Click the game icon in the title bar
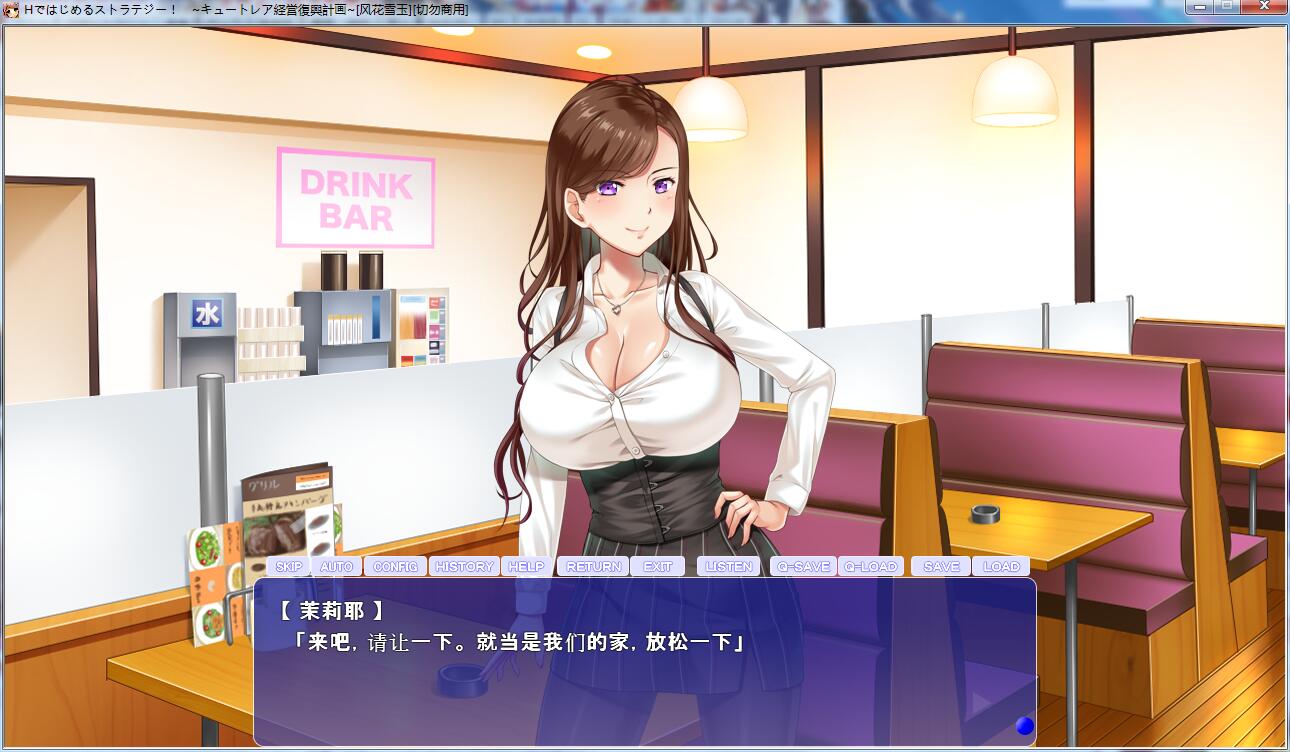The width and height of the screenshot is (1290, 752). point(12,10)
